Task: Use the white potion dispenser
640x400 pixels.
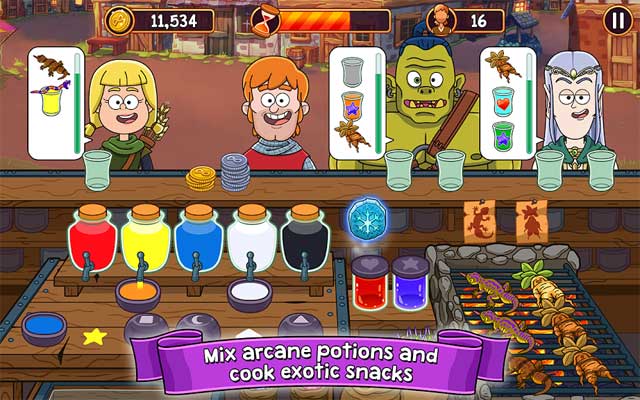Action: pyautogui.click(x=250, y=240)
